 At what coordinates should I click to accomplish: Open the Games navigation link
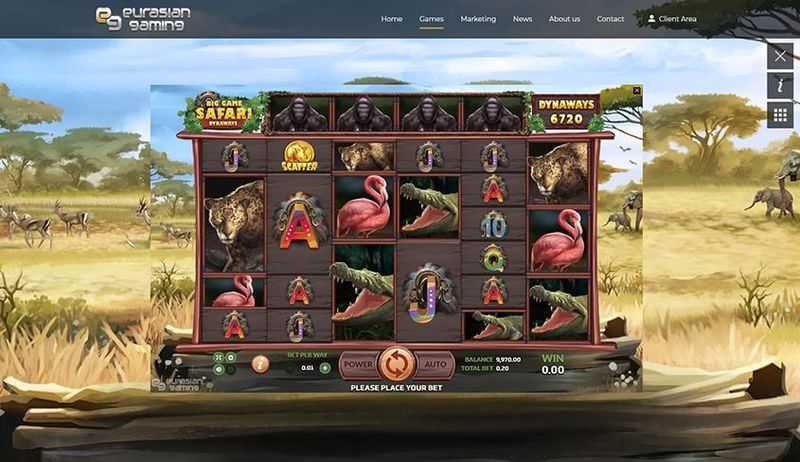(x=431, y=19)
